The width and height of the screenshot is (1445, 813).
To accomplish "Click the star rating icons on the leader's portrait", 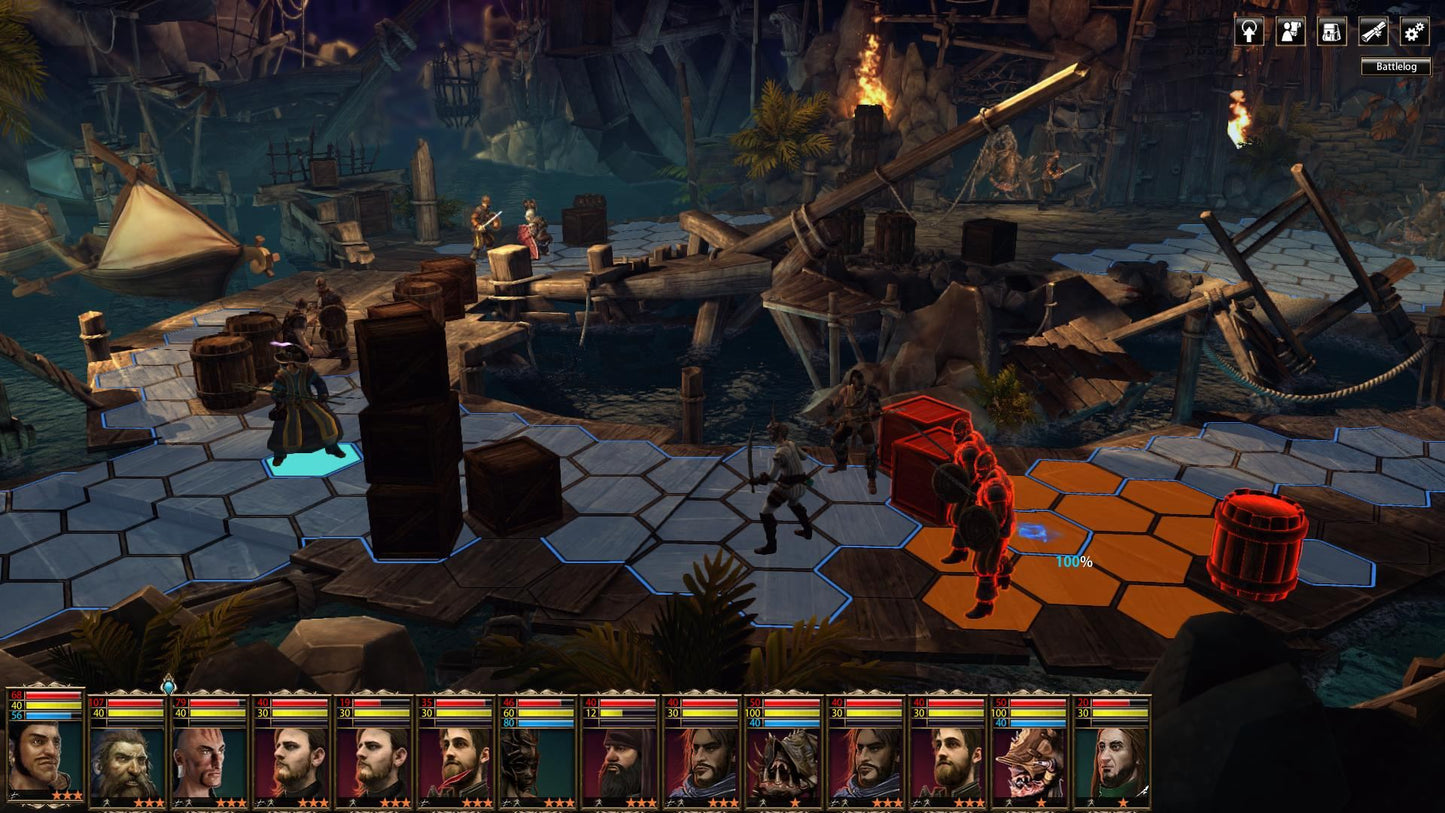I will pyautogui.click(x=66, y=794).
